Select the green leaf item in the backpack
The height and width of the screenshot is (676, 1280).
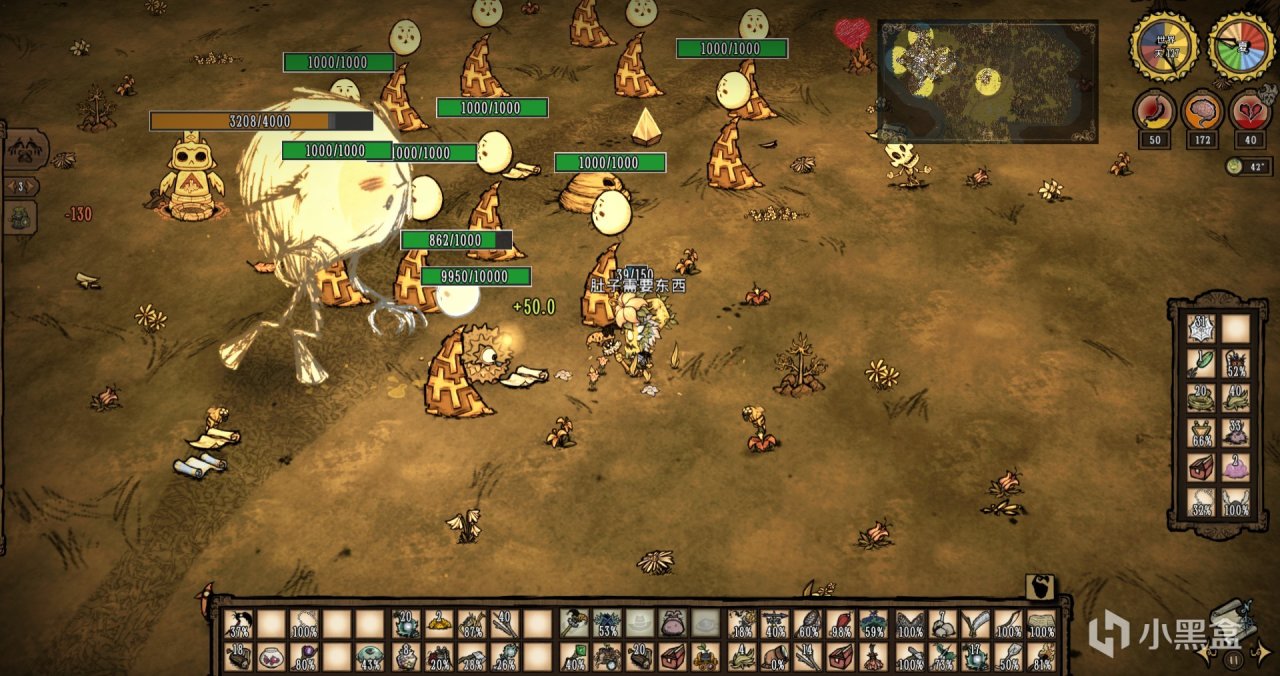[1202, 364]
